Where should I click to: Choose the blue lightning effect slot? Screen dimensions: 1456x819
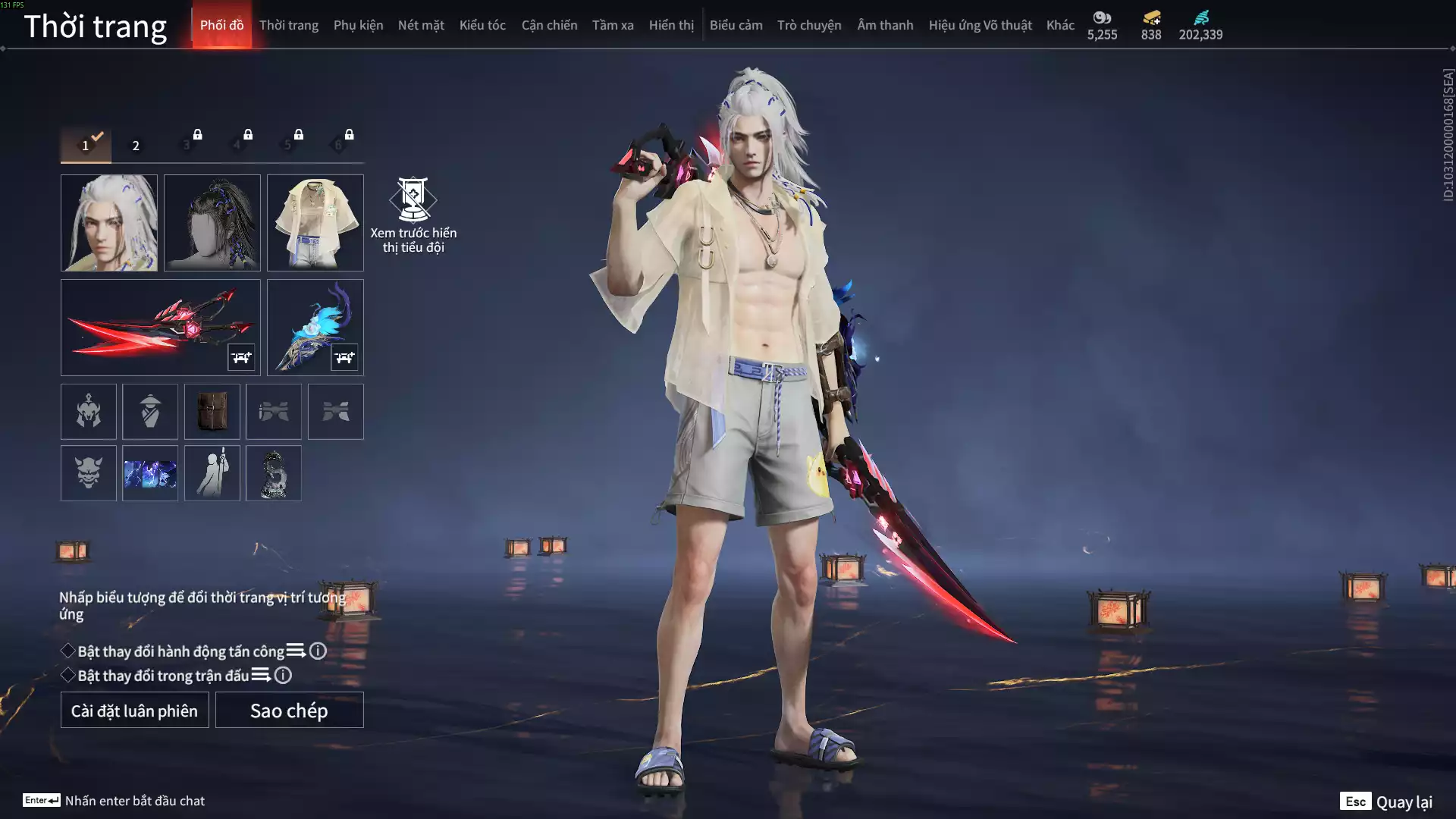point(150,473)
